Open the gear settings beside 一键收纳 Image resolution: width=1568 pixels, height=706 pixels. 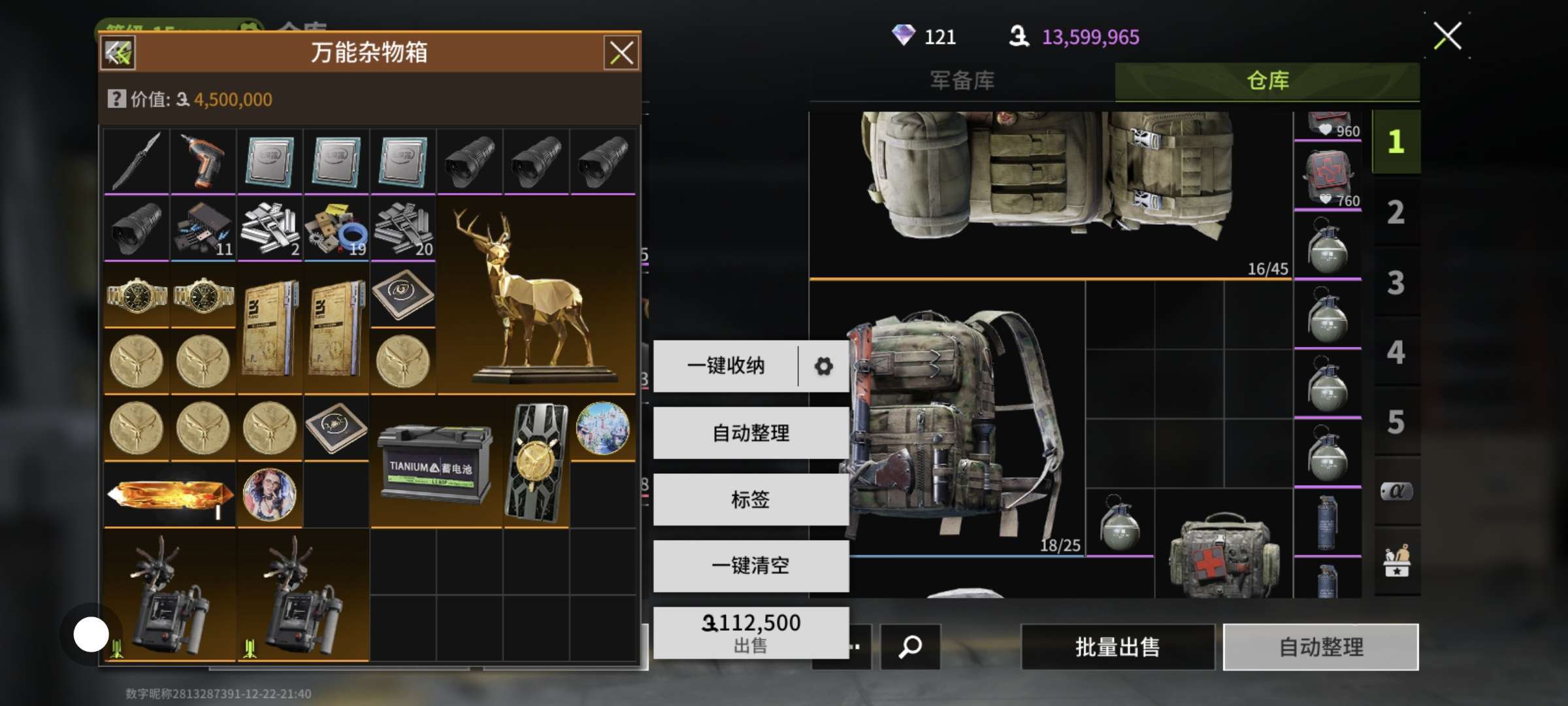(x=823, y=366)
